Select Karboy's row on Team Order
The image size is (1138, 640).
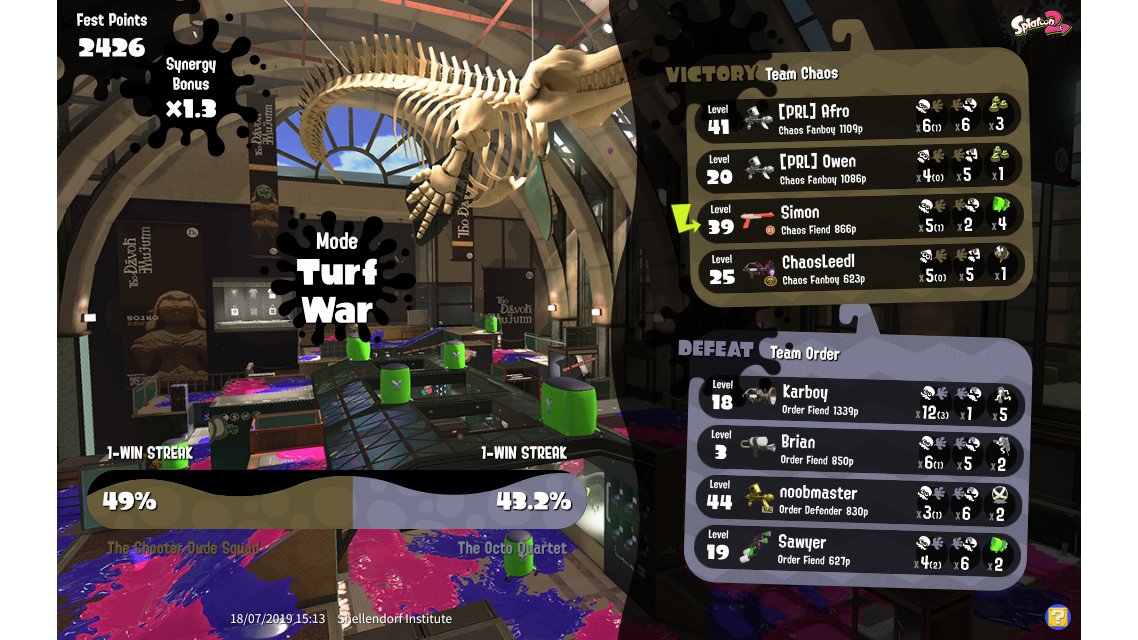pyautogui.click(x=858, y=399)
